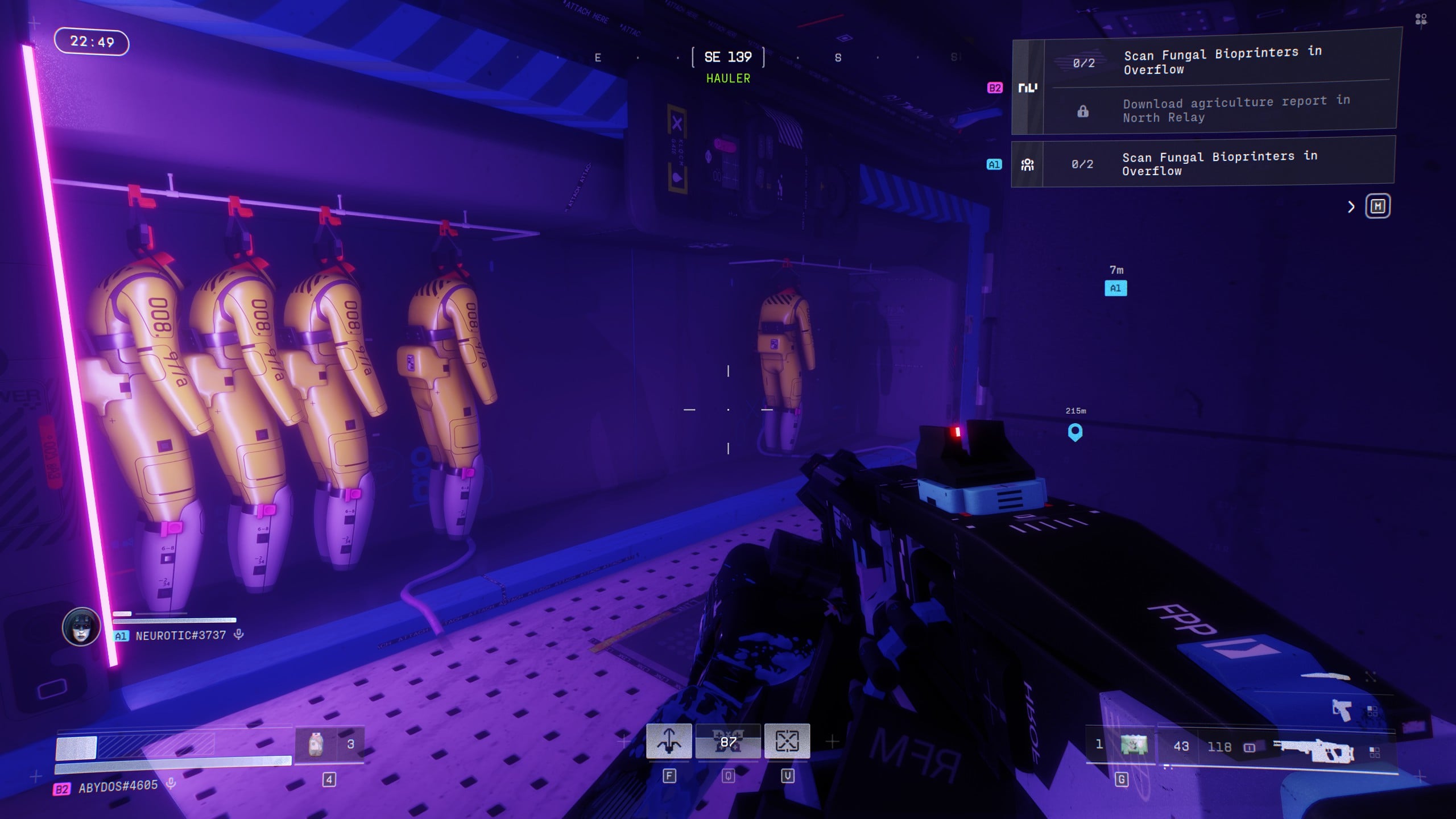Select the green equipment item slot

point(1134,744)
